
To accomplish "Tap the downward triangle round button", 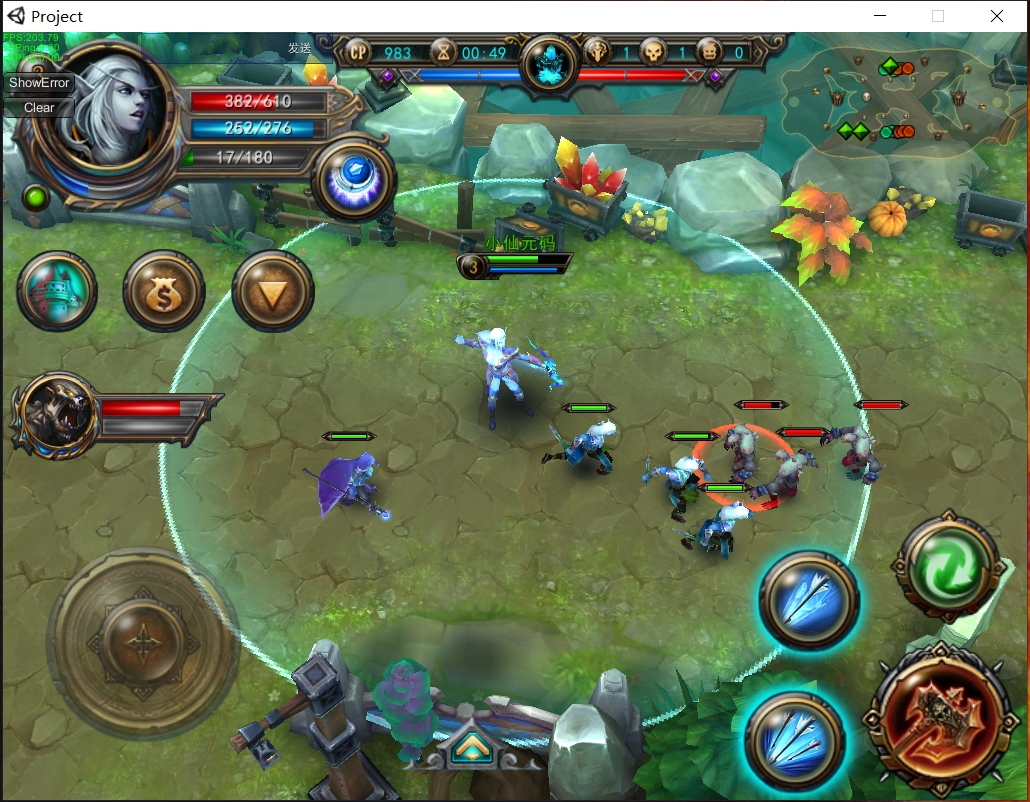I will [x=273, y=291].
